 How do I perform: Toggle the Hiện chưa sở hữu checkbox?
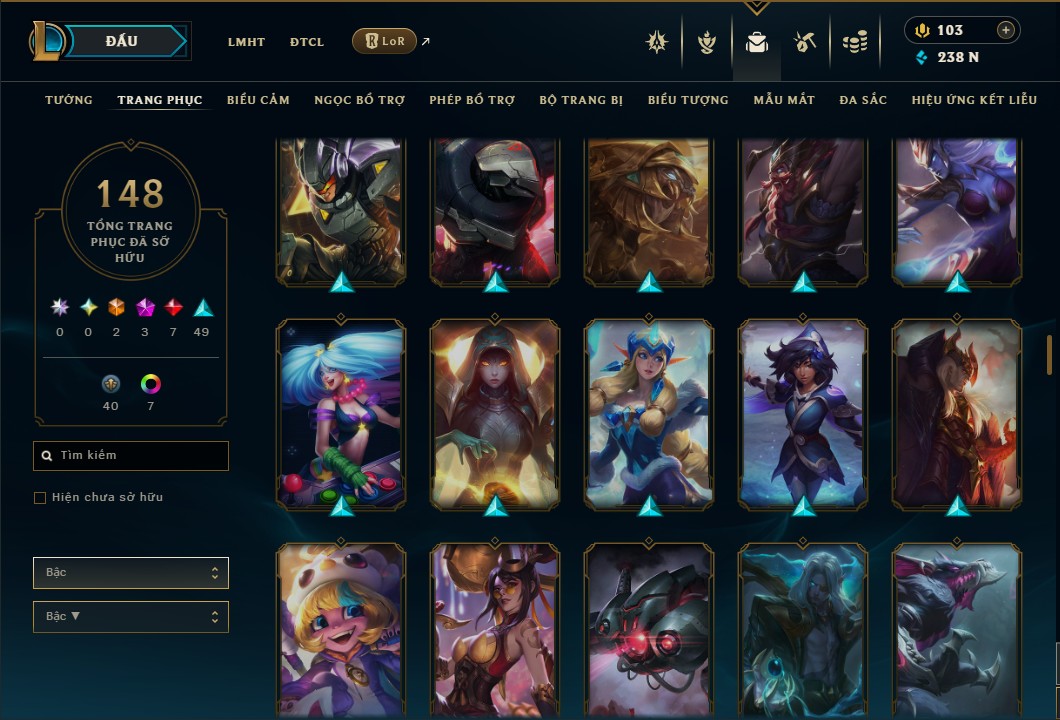click(40, 498)
